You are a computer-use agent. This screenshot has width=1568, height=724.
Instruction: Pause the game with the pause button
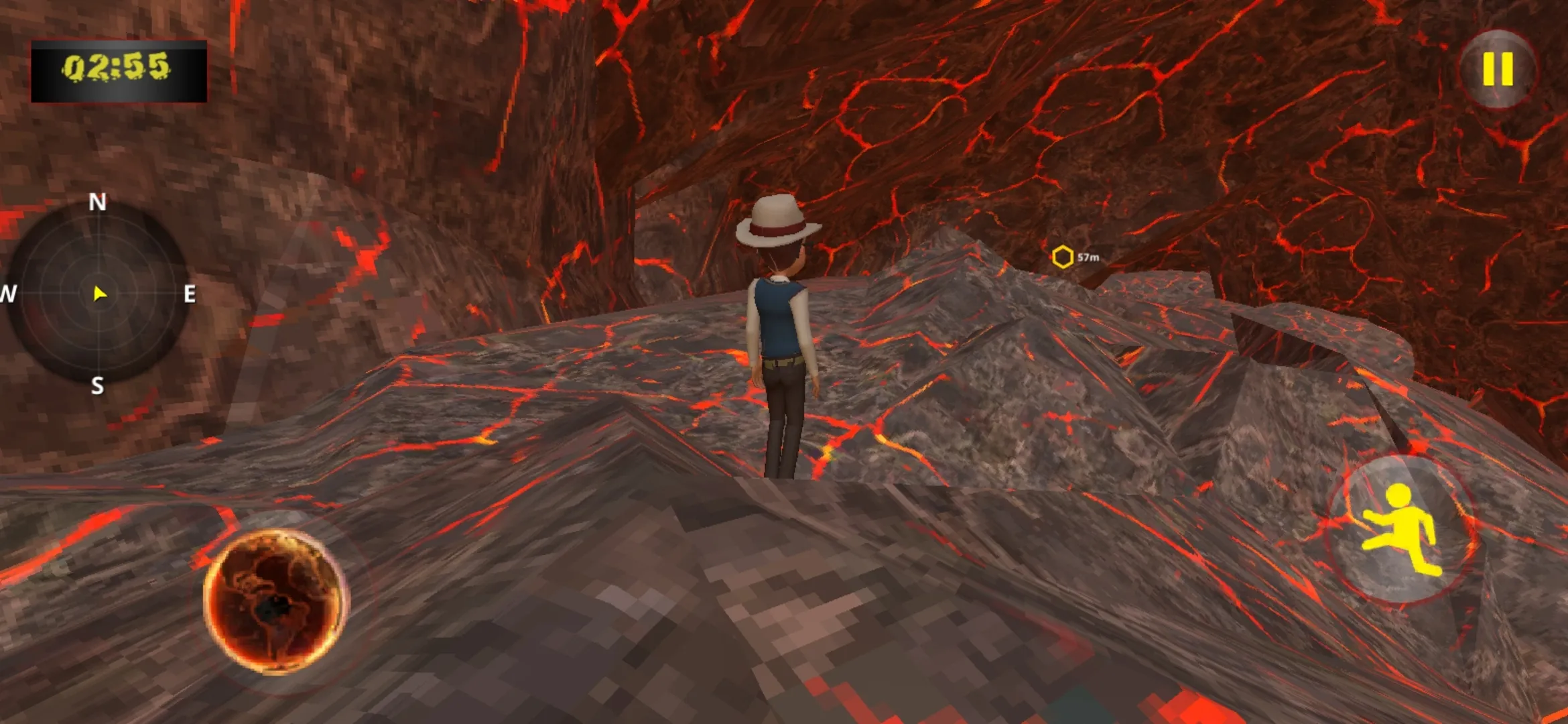pos(1498,69)
